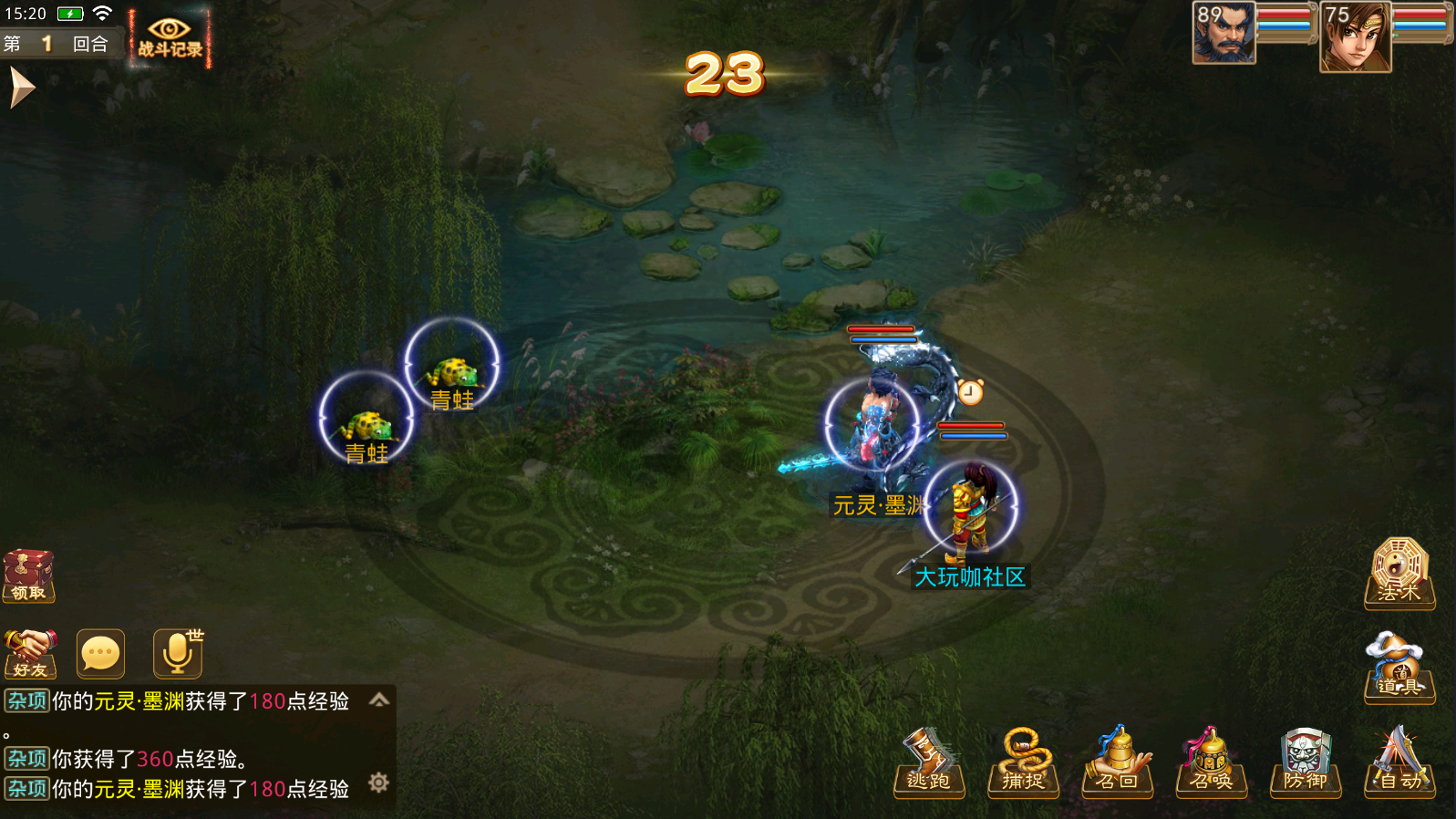Image resolution: width=1456 pixels, height=819 pixels.
Task: Open the battle record (战斗记录)
Action: click(170, 38)
